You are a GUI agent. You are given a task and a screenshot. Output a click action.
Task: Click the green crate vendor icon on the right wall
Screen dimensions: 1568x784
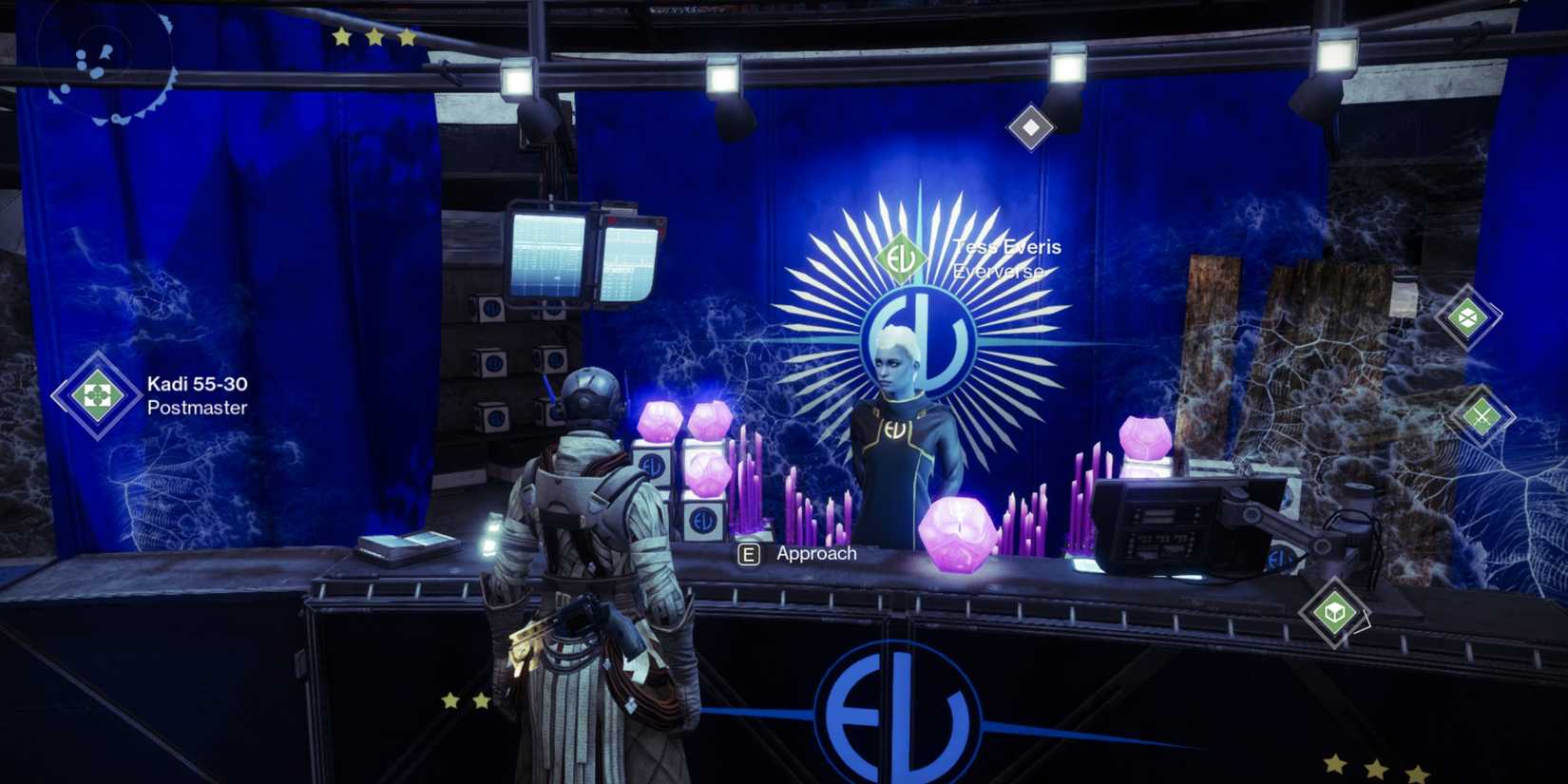(x=1468, y=316)
